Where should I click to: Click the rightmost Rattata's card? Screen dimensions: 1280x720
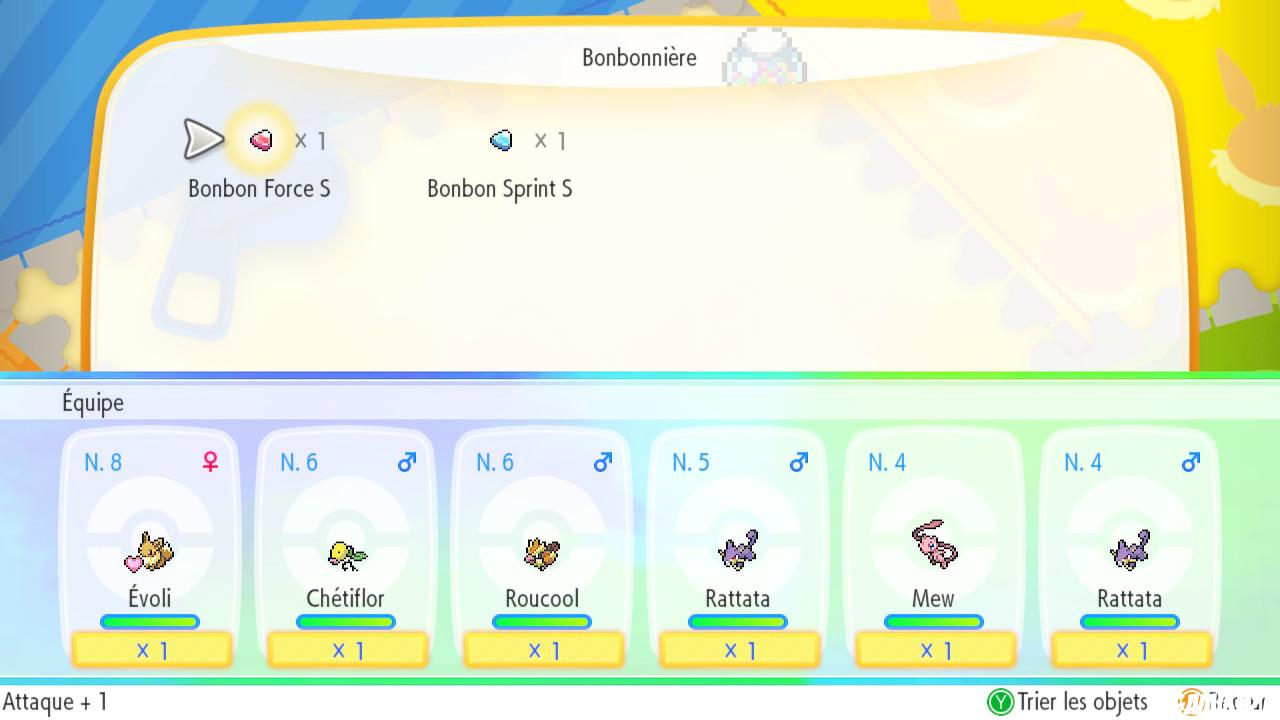(x=1129, y=550)
